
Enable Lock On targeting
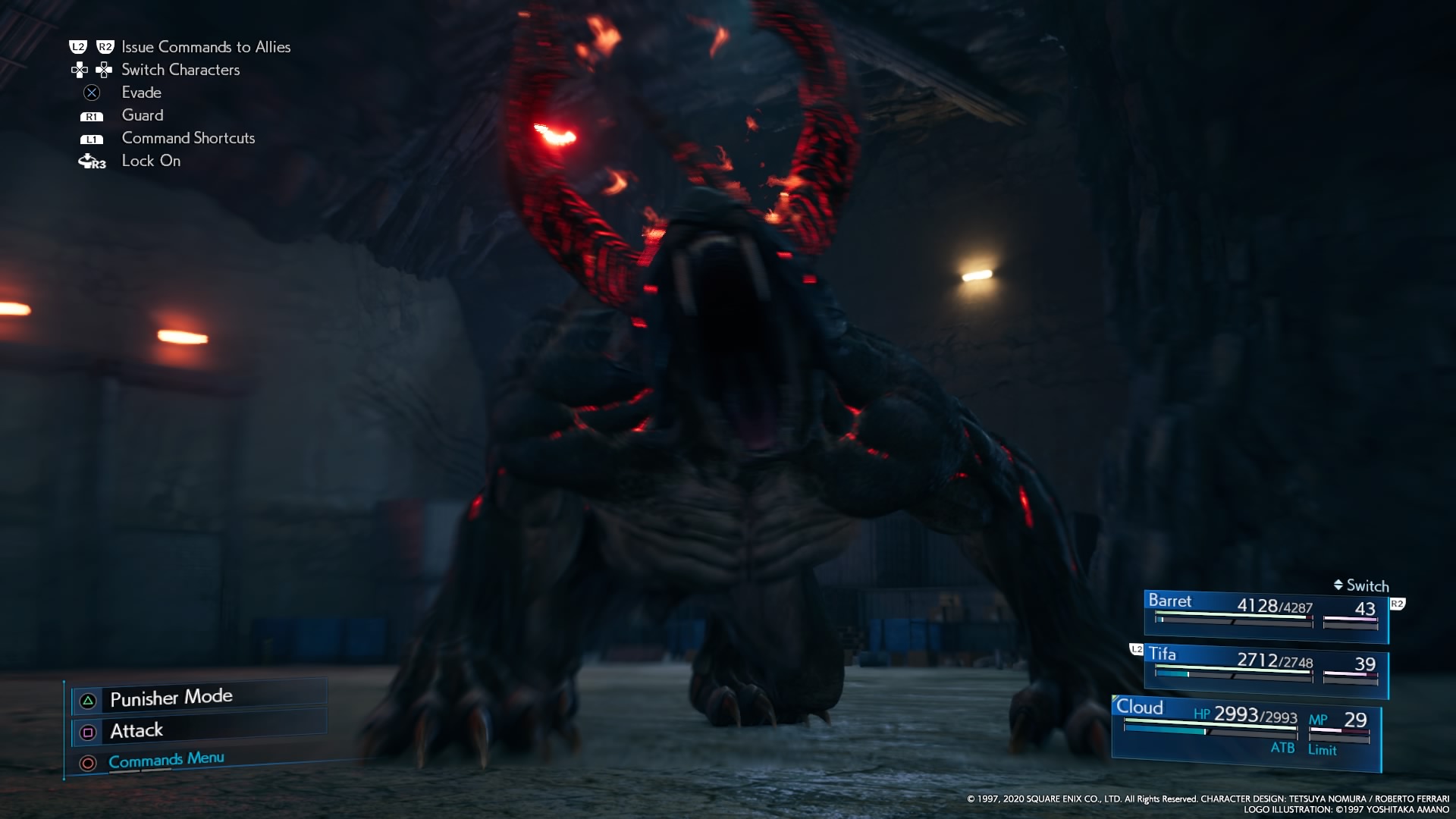coord(151,161)
